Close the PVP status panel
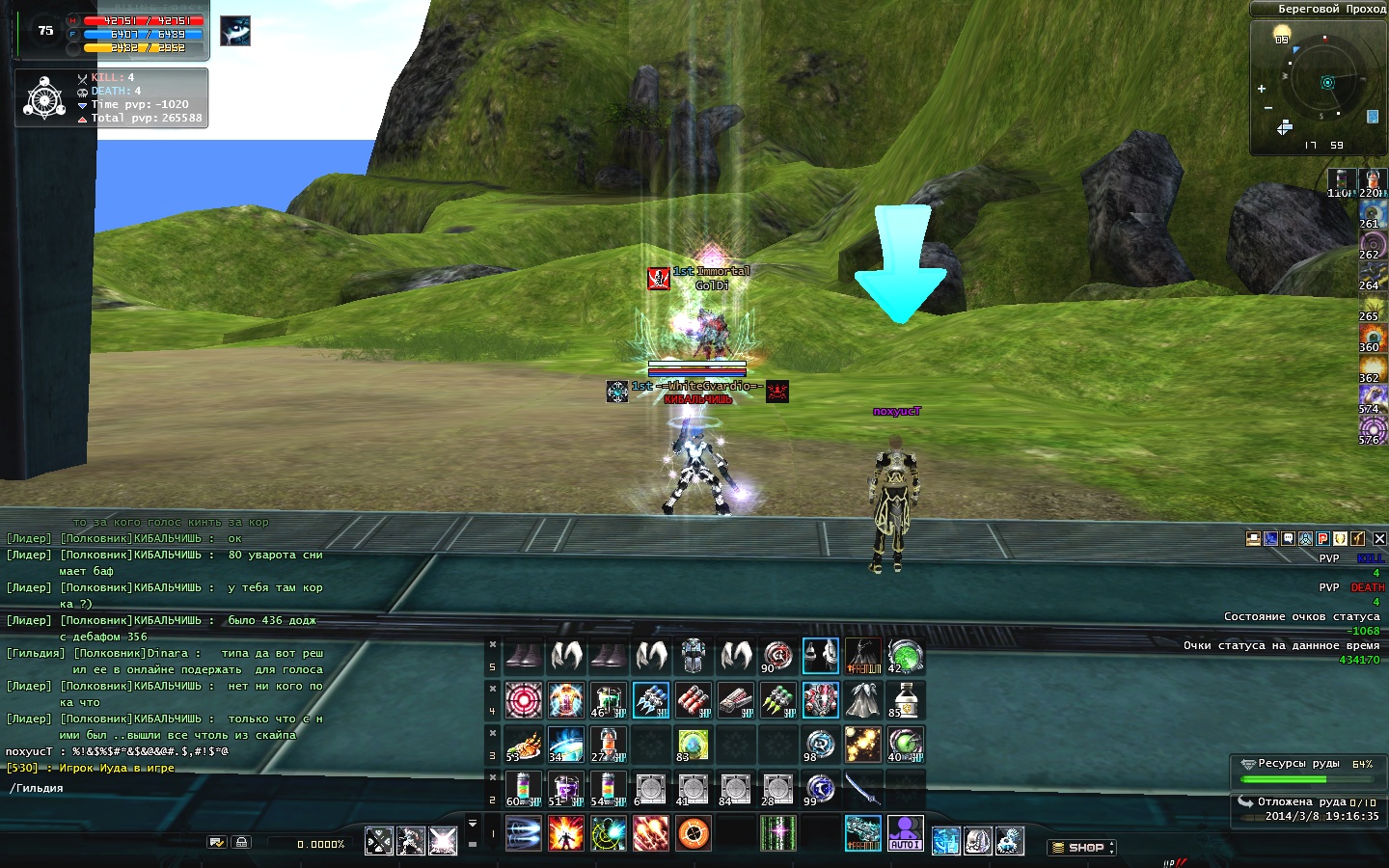This screenshot has height=868, width=1389. pyautogui.click(x=1379, y=539)
